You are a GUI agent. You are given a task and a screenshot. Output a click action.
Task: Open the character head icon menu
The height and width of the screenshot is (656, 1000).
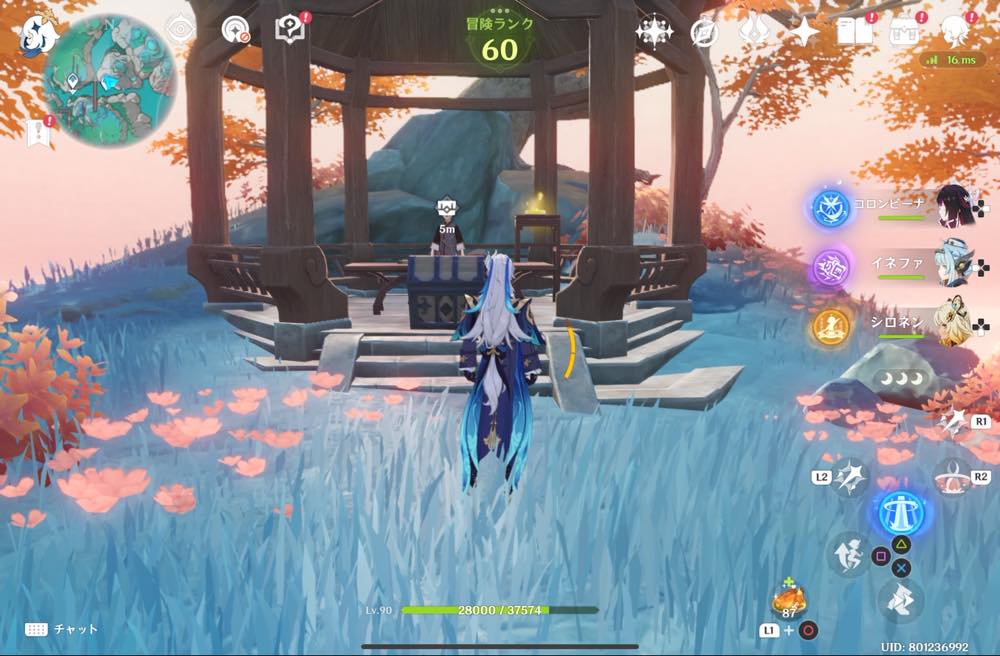click(957, 31)
